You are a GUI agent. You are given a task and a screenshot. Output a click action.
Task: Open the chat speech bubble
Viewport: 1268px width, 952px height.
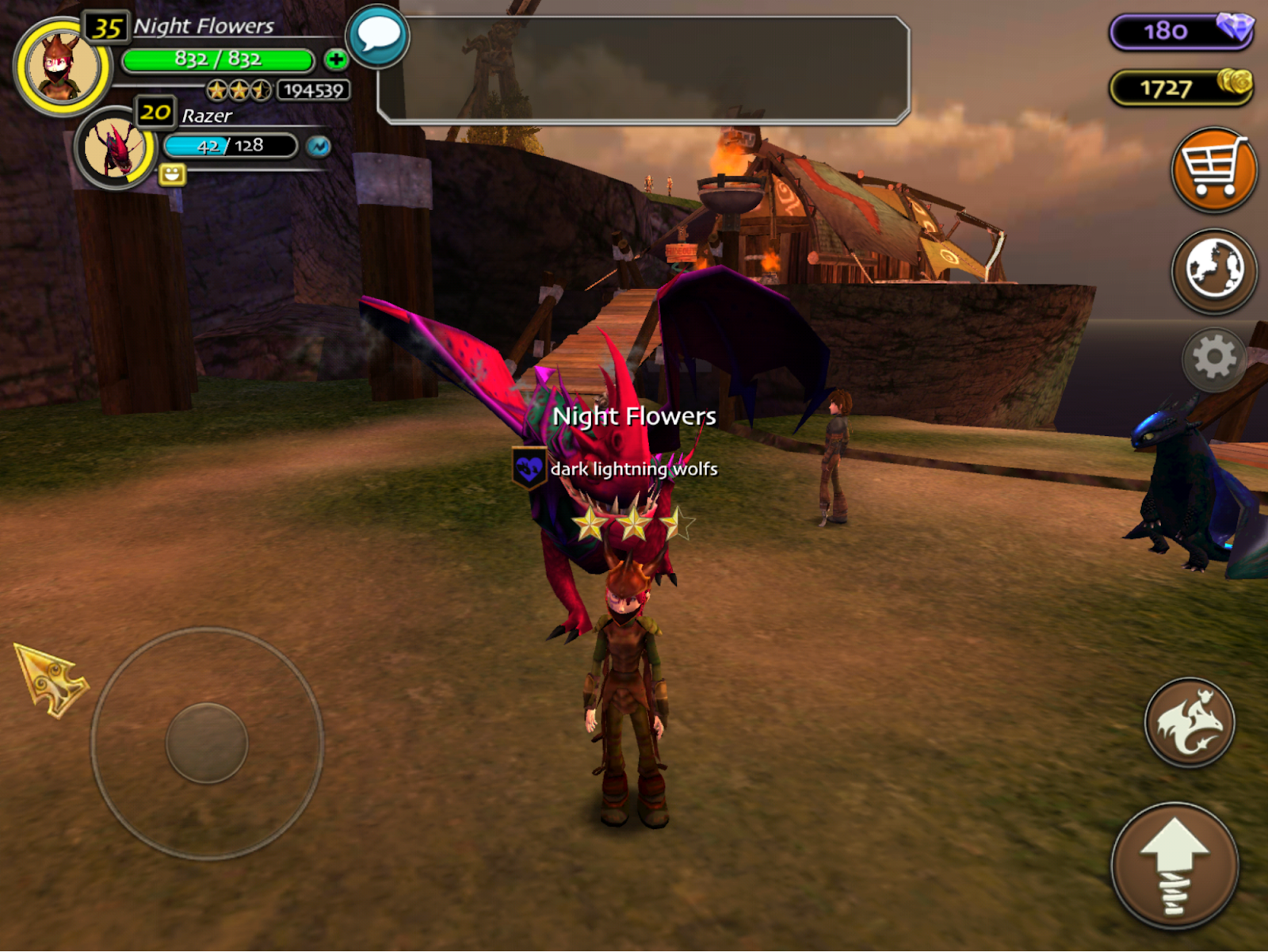(378, 36)
